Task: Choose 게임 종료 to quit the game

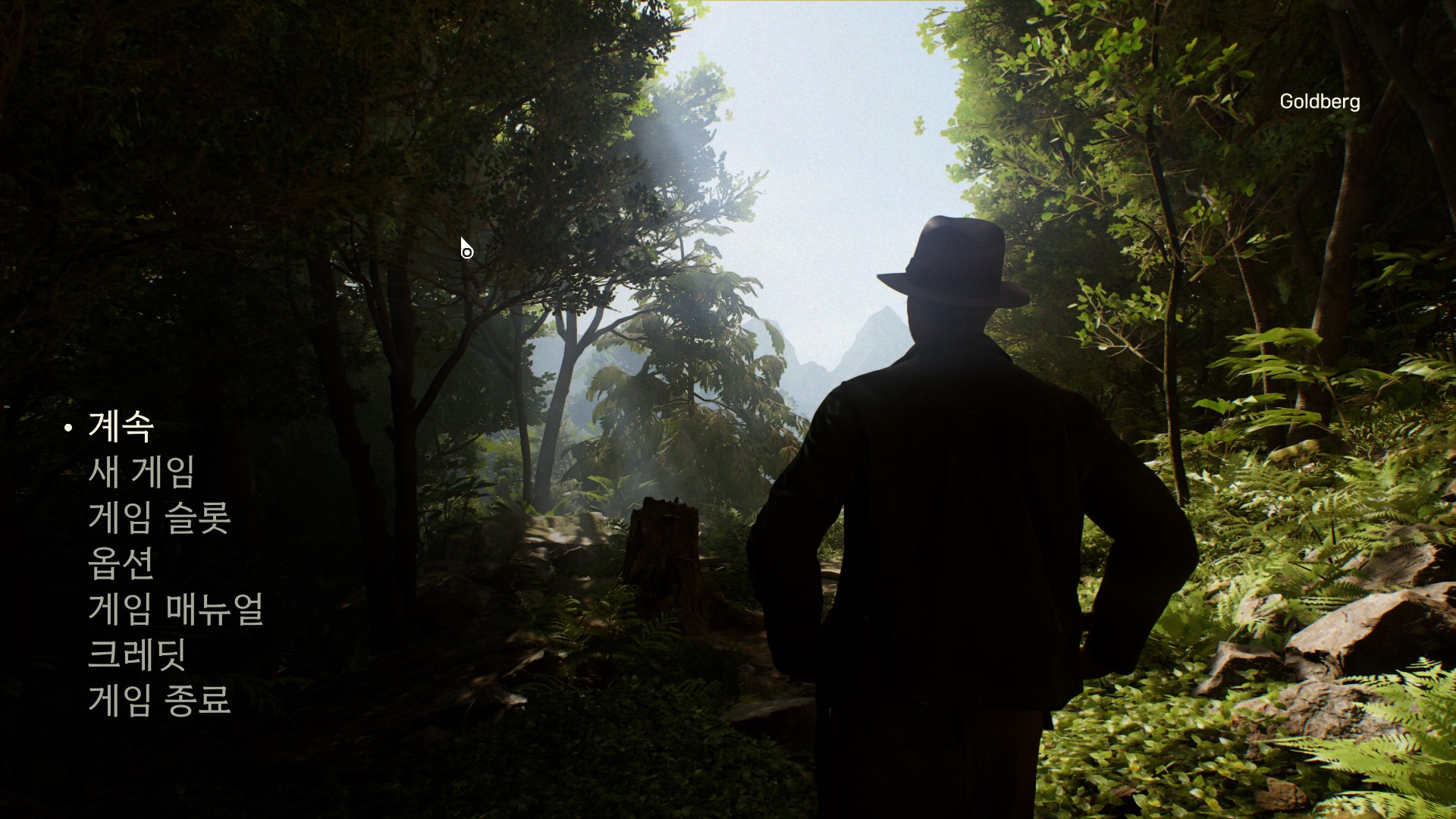Action: click(159, 700)
